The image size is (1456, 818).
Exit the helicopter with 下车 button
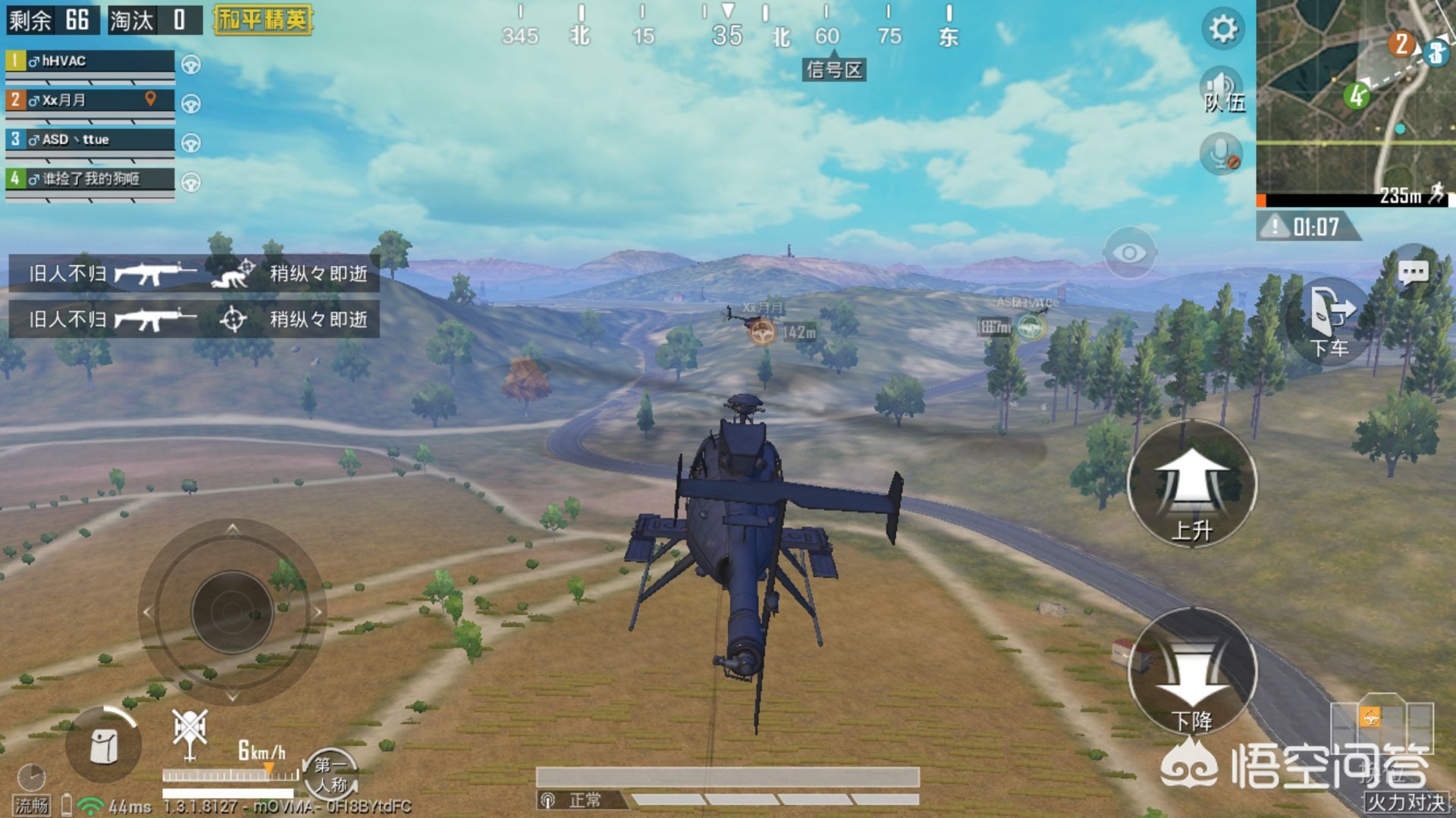coord(1331,321)
